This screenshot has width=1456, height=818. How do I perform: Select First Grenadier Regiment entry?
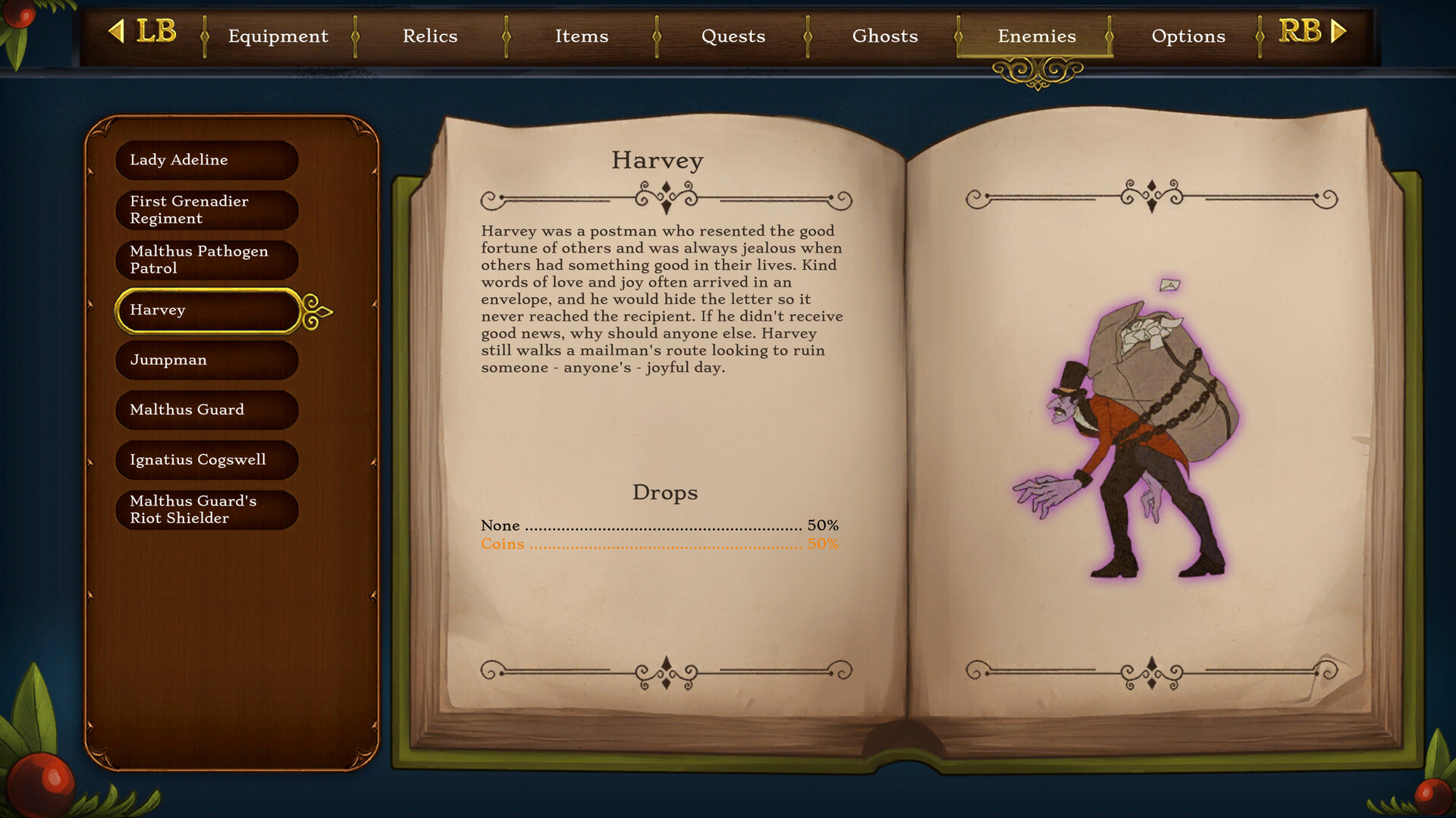206,210
